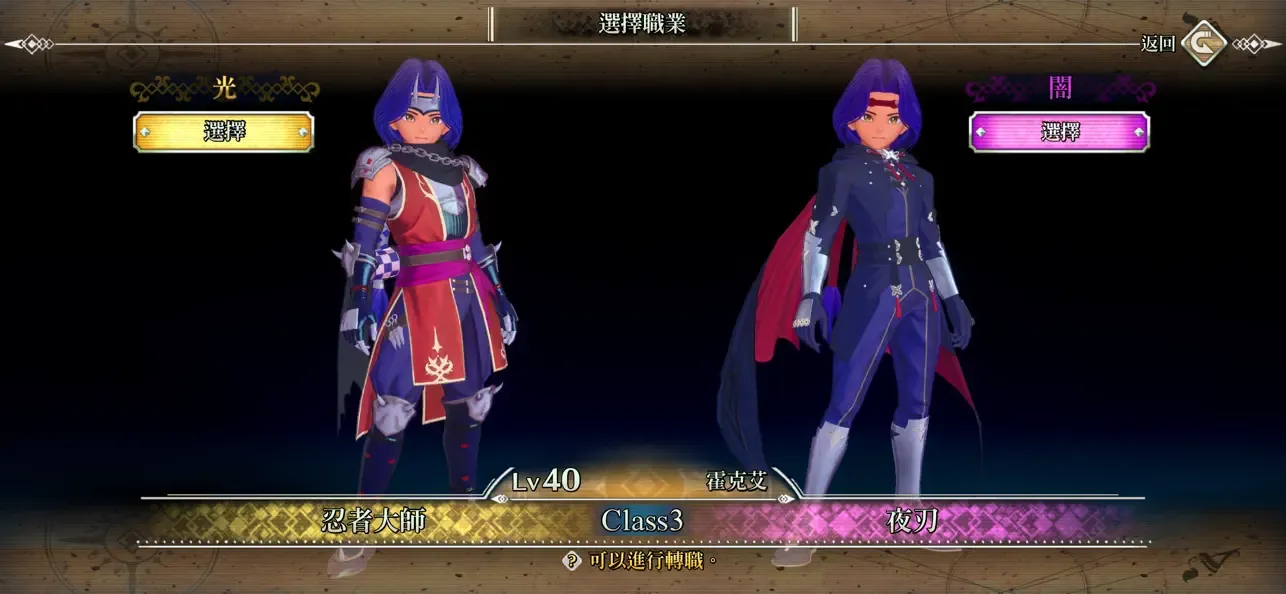1286x594 pixels.
Task: Click the 返回 back button
Action: (x=1203, y=43)
